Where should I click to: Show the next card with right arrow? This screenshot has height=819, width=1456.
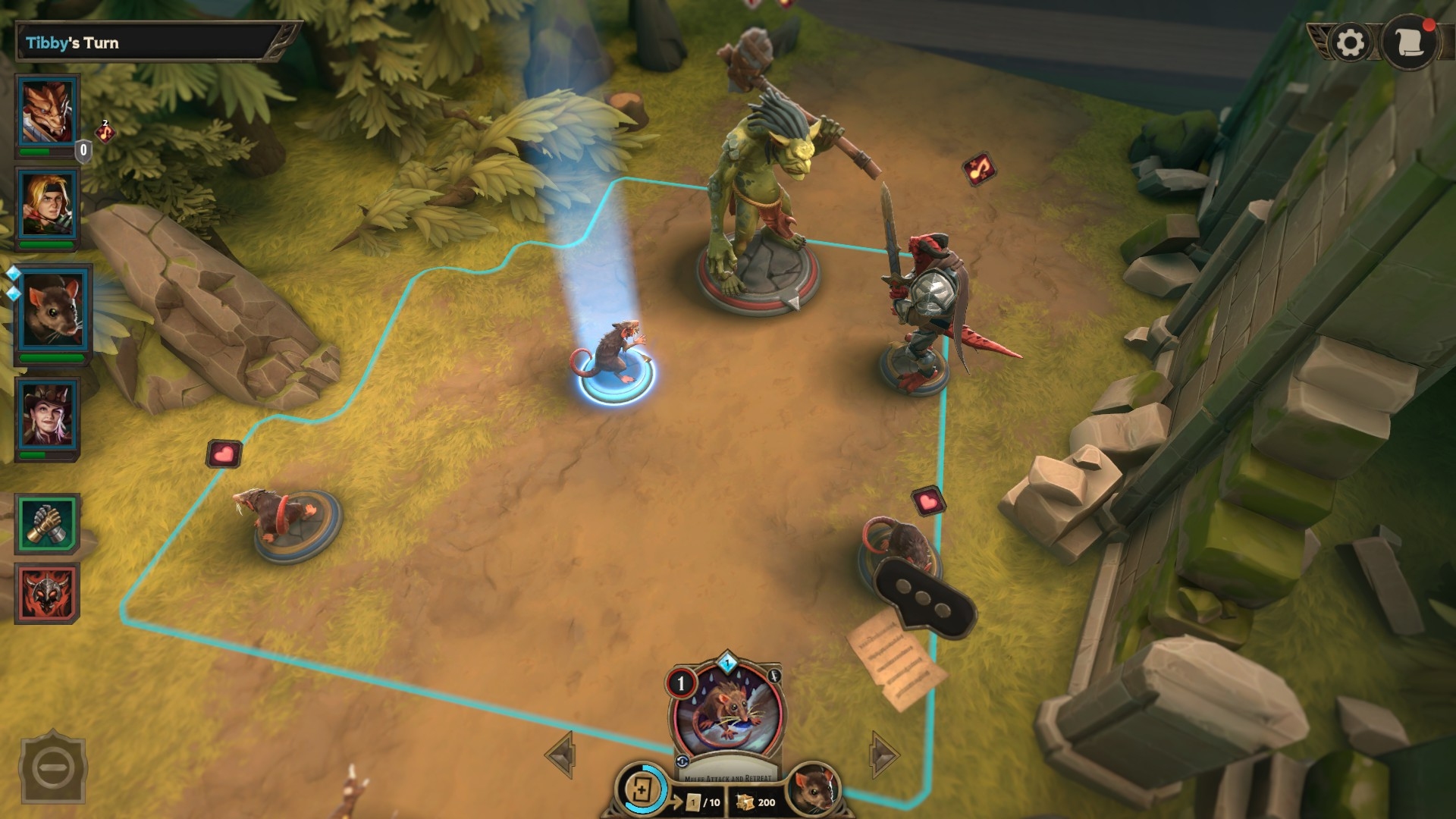(x=883, y=755)
